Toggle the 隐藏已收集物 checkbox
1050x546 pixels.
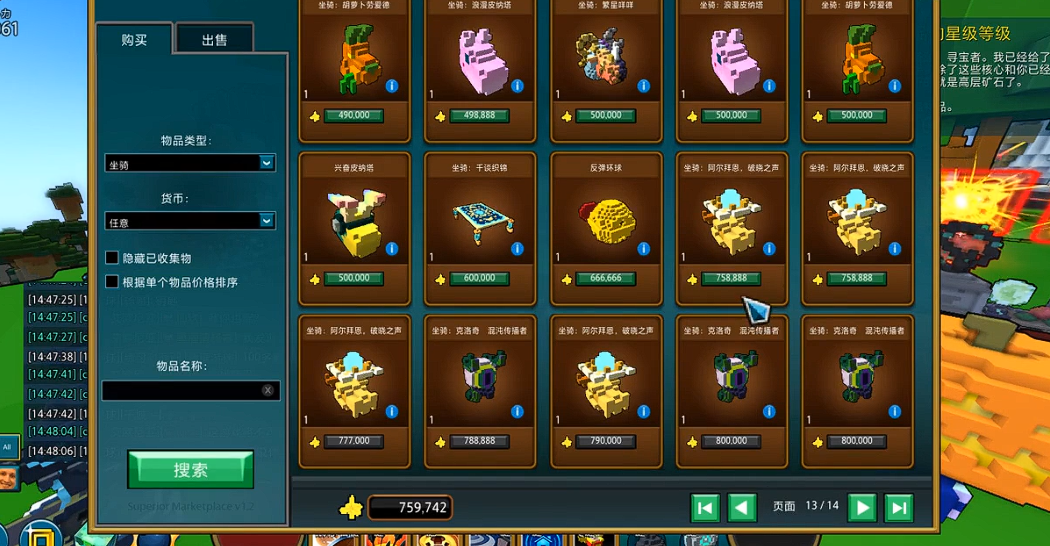click(x=112, y=258)
